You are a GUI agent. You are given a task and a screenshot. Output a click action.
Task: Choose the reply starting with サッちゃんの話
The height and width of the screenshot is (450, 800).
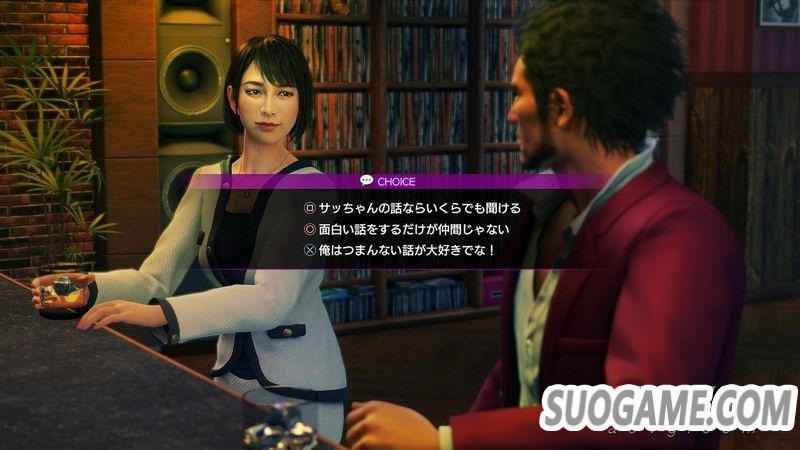[x=418, y=208]
